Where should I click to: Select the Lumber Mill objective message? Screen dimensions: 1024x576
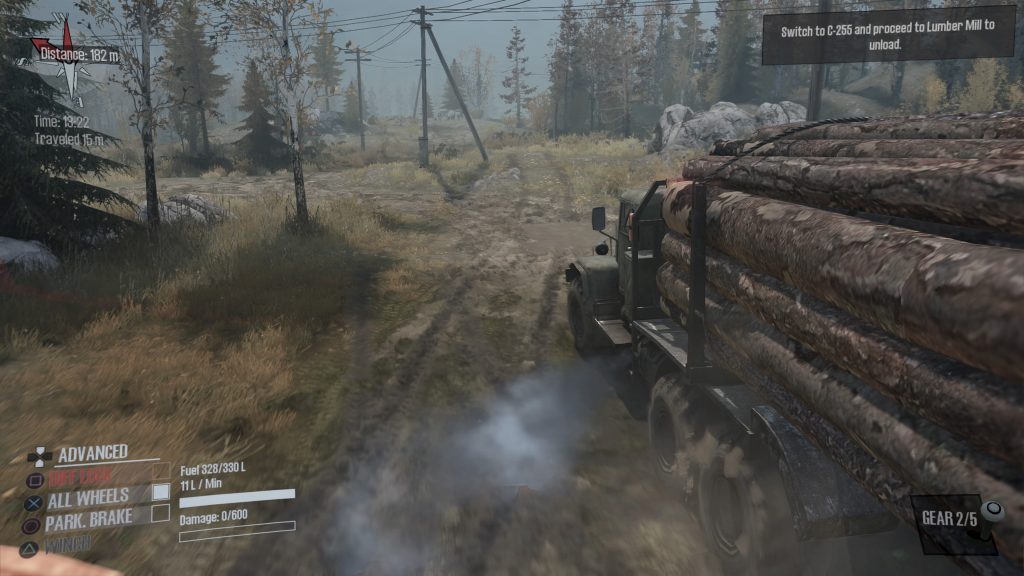(885, 38)
